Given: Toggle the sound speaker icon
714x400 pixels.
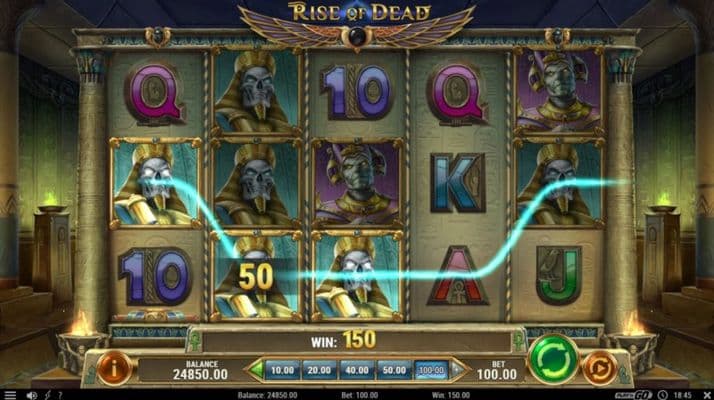Looking at the screenshot, I should pyautogui.click(x=32, y=395).
